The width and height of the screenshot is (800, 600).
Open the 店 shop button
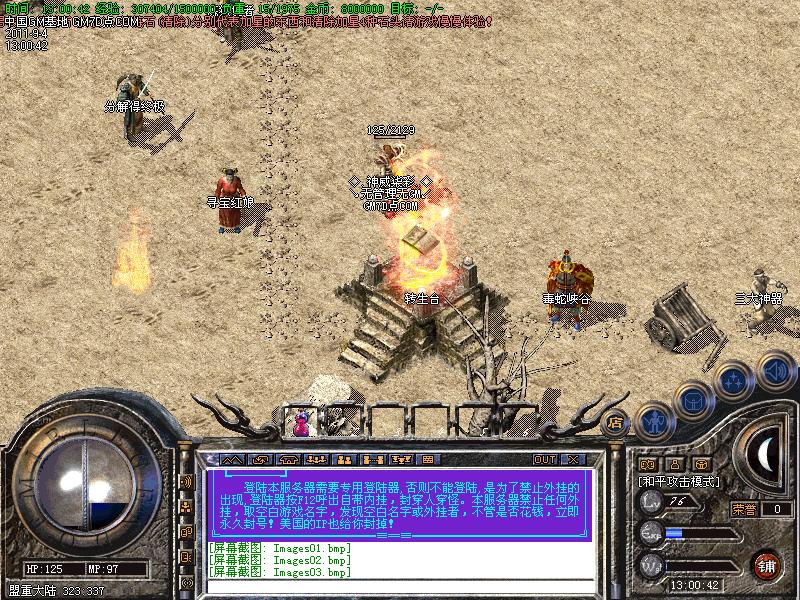(x=616, y=423)
